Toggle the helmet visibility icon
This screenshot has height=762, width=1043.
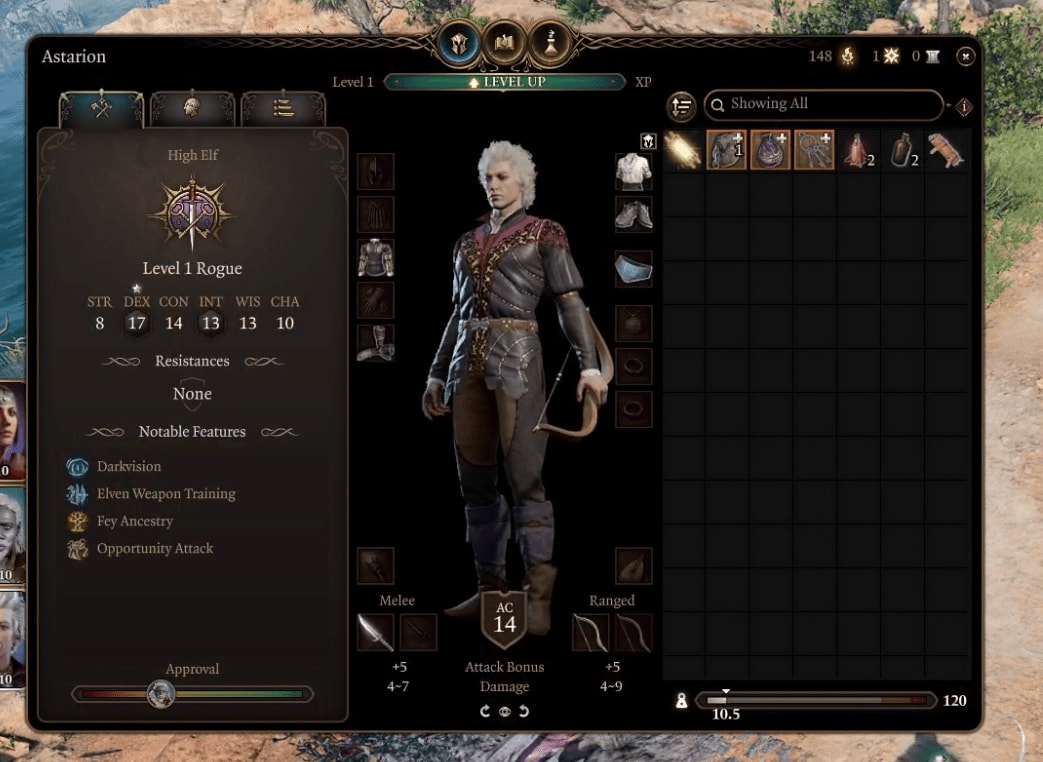(647, 141)
